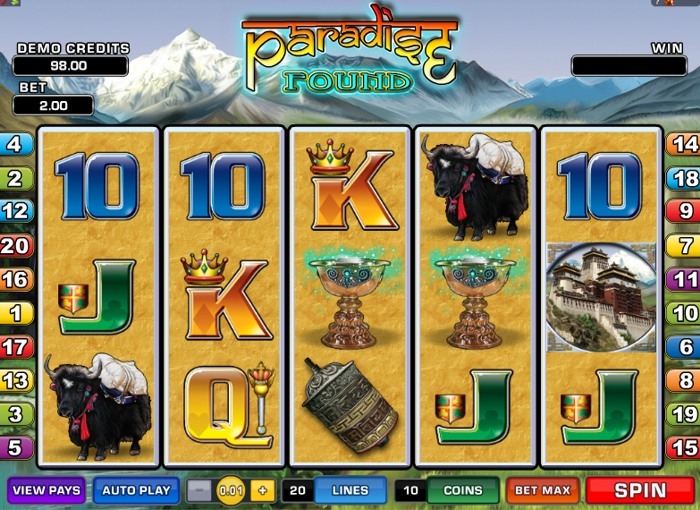Activate payline 1 indicator
The width and height of the screenshot is (700, 510).
[15, 313]
